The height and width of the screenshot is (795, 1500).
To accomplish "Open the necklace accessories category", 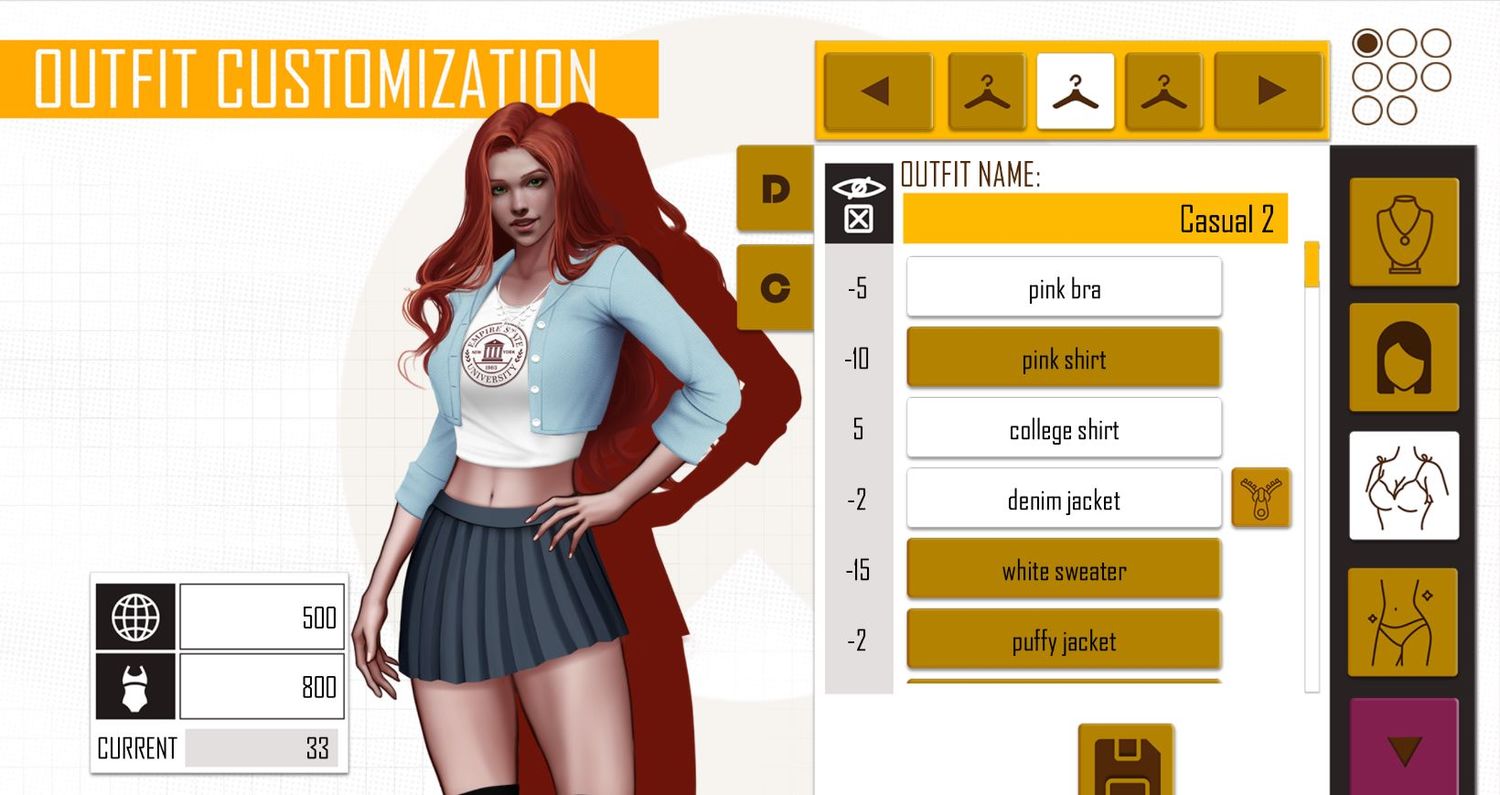I will click(x=1403, y=232).
